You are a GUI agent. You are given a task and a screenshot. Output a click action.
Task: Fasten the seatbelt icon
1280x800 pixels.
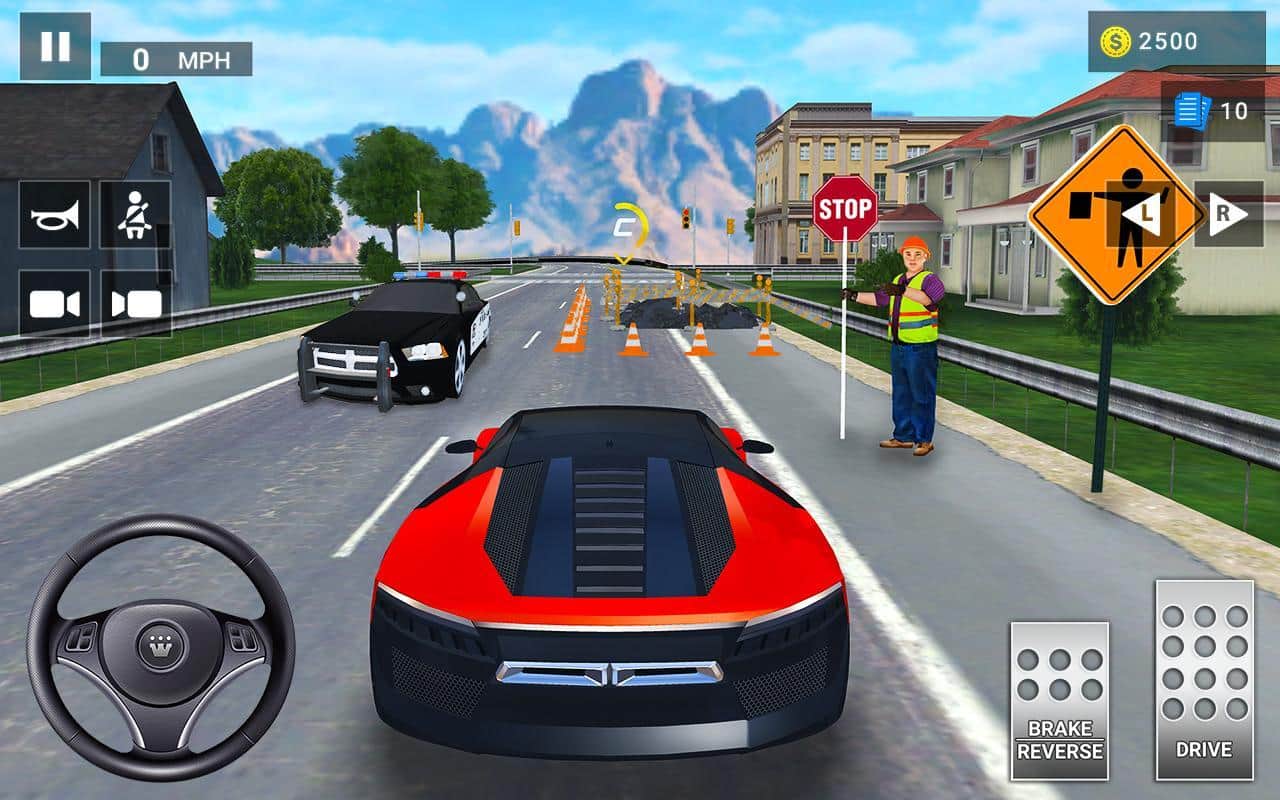(x=135, y=215)
